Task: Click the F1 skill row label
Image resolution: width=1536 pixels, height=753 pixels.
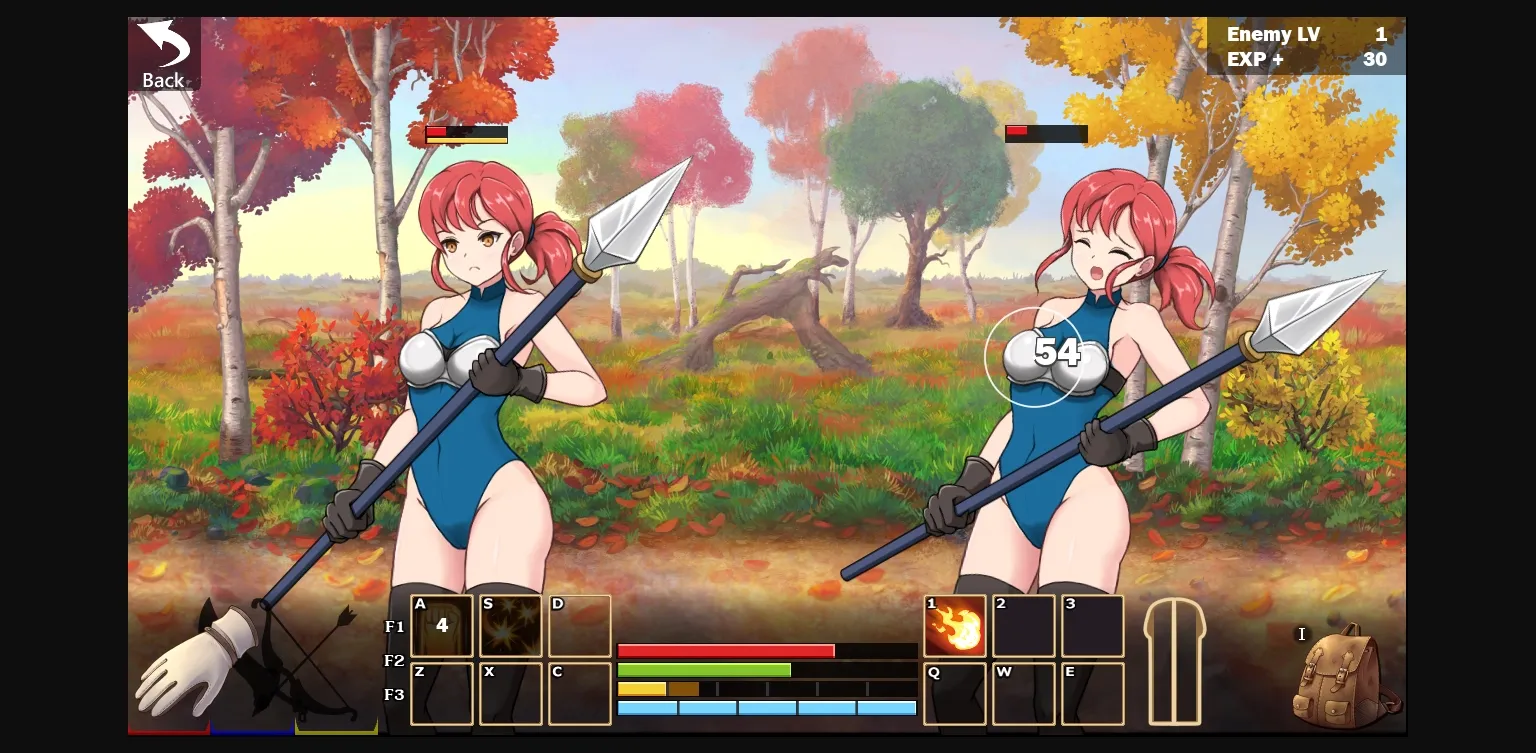Action: coord(394,626)
